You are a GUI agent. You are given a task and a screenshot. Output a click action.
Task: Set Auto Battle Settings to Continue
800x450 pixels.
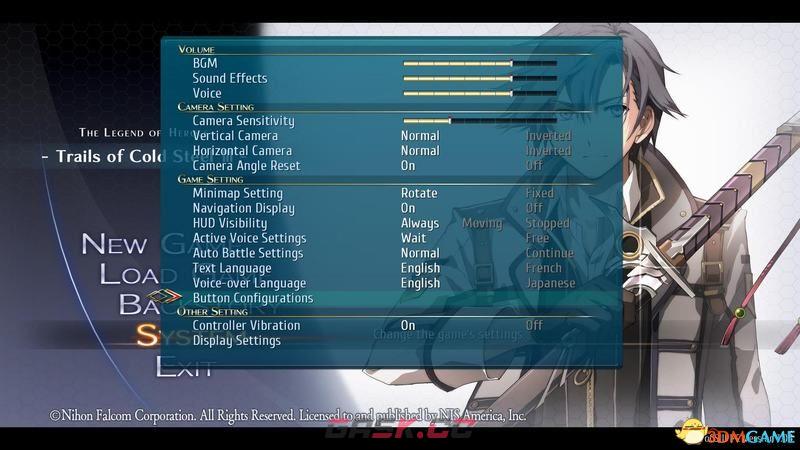[550, 253]
